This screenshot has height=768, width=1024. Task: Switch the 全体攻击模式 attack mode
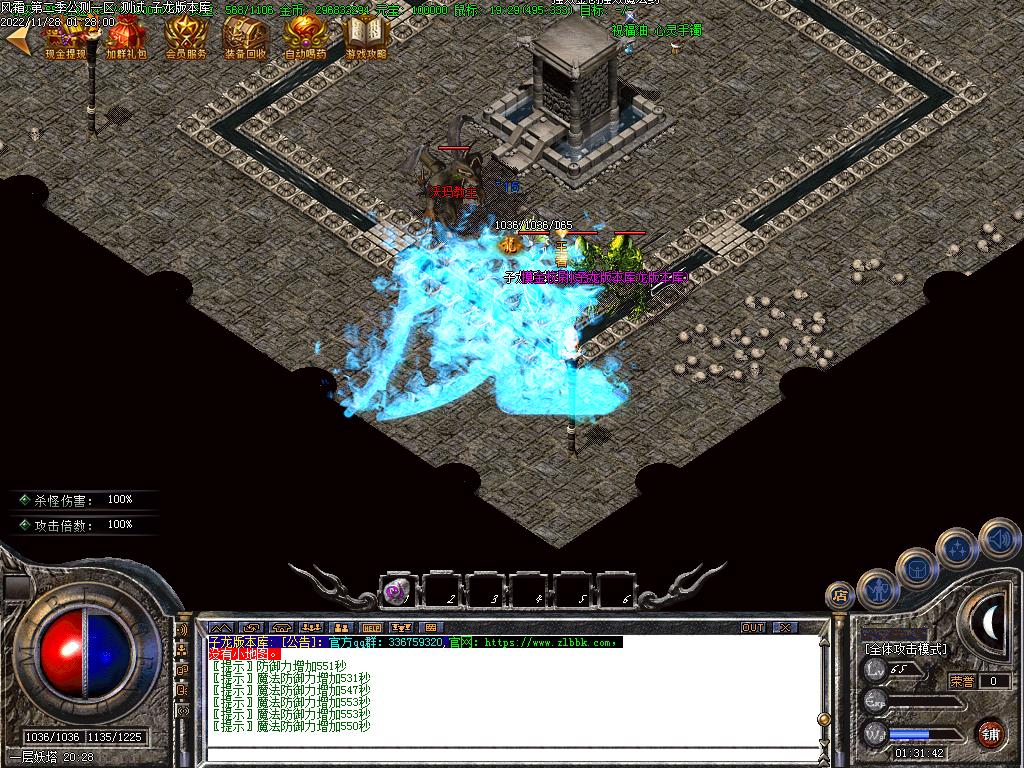pos(906,649)
